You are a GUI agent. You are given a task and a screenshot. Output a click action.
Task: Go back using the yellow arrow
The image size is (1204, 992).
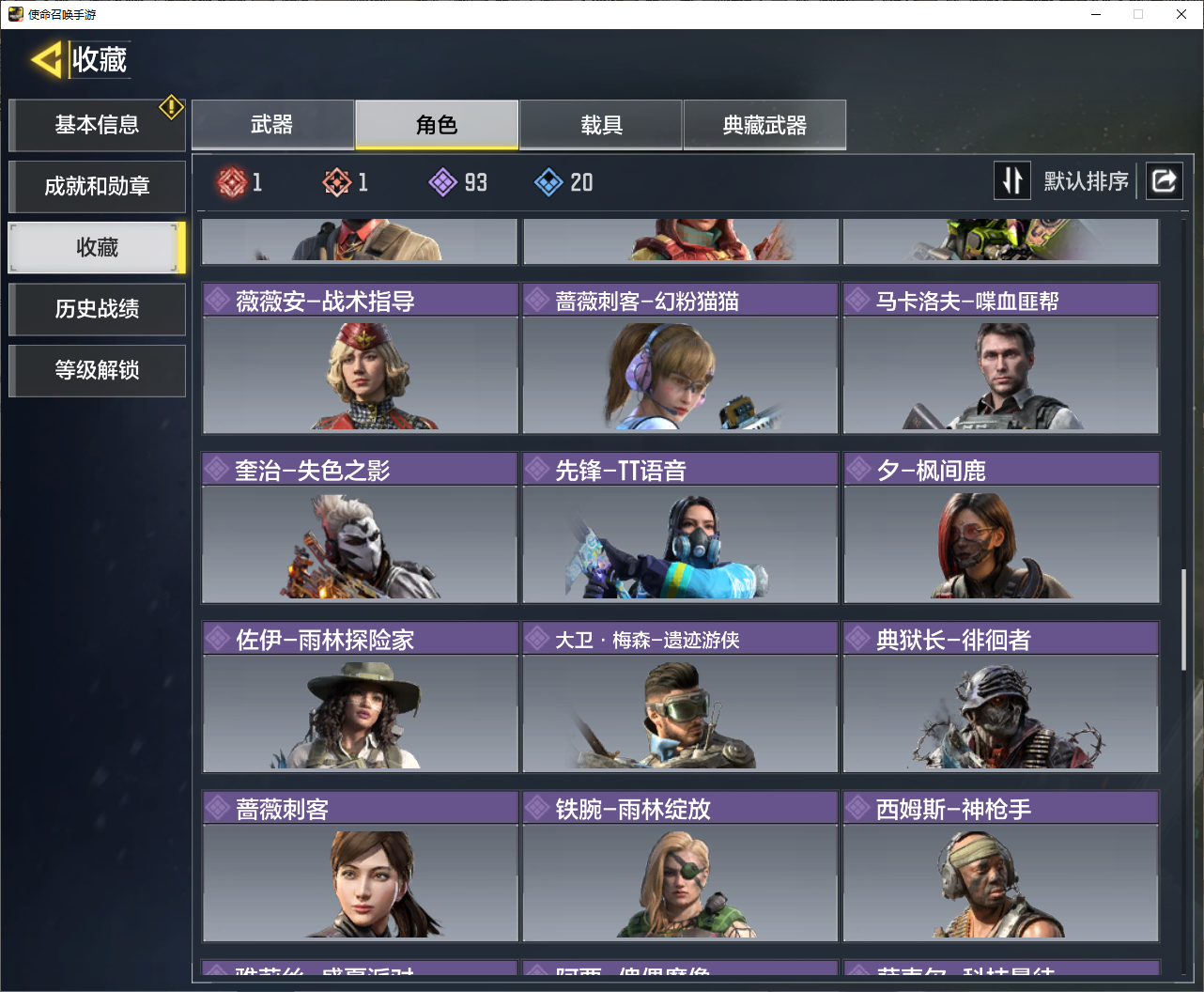(x=47, y=60)
